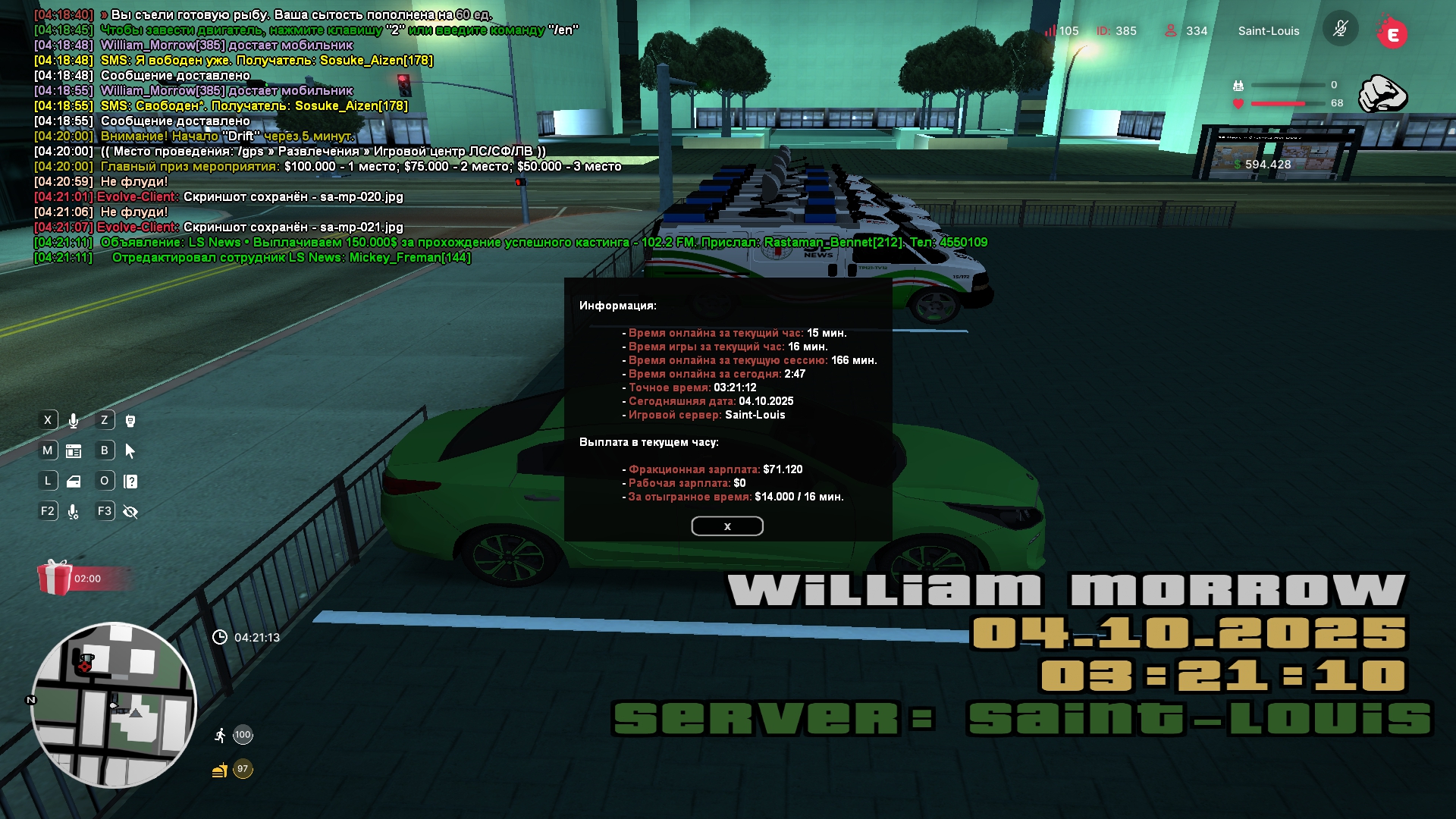Image resolution: width=1456 pixels, height=819 pixels.
Task: Open the microphone settings gear icon
Action: point(74,512)
